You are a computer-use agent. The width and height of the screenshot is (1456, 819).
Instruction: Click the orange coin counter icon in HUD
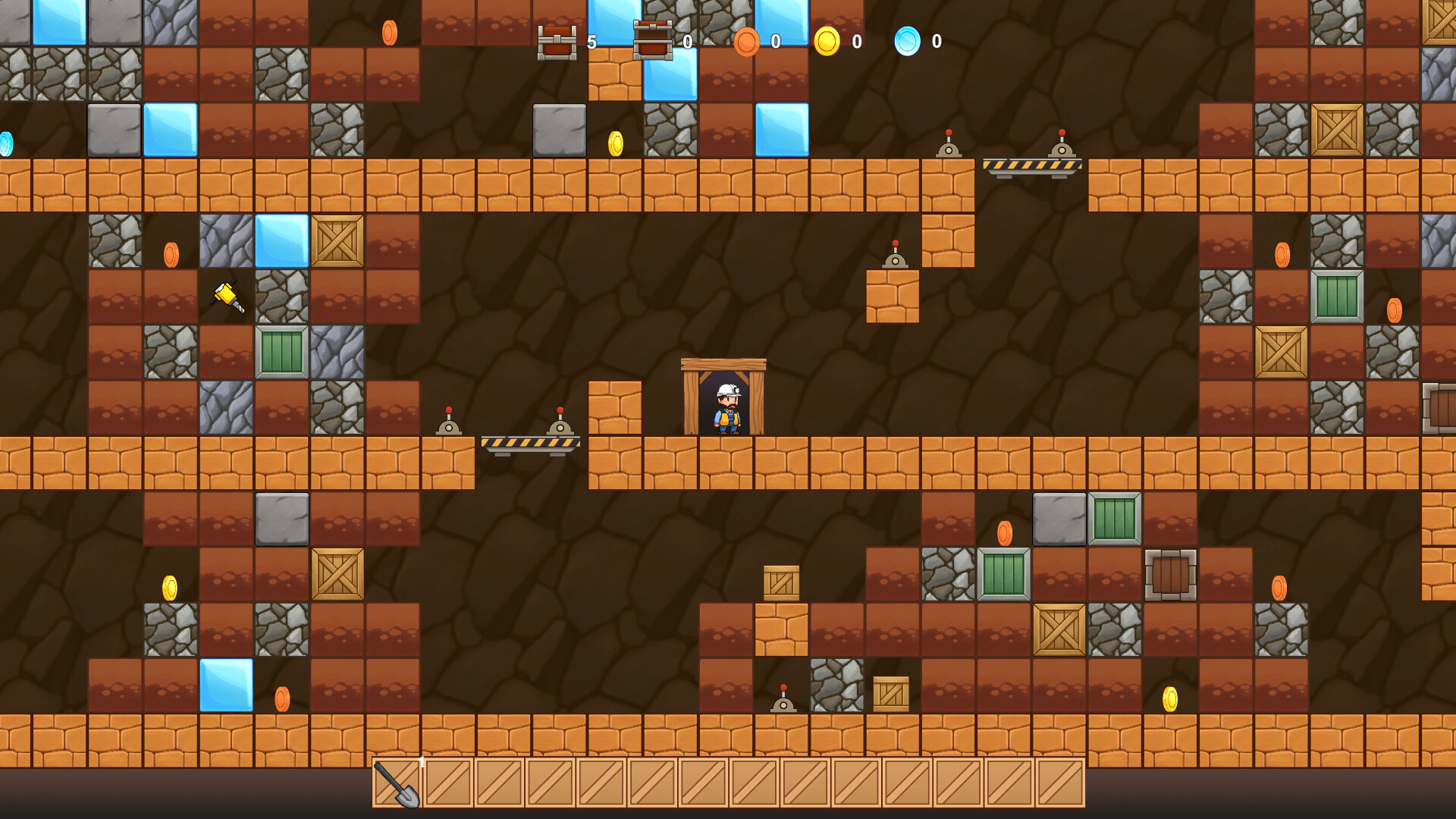(x=747, y=42)
